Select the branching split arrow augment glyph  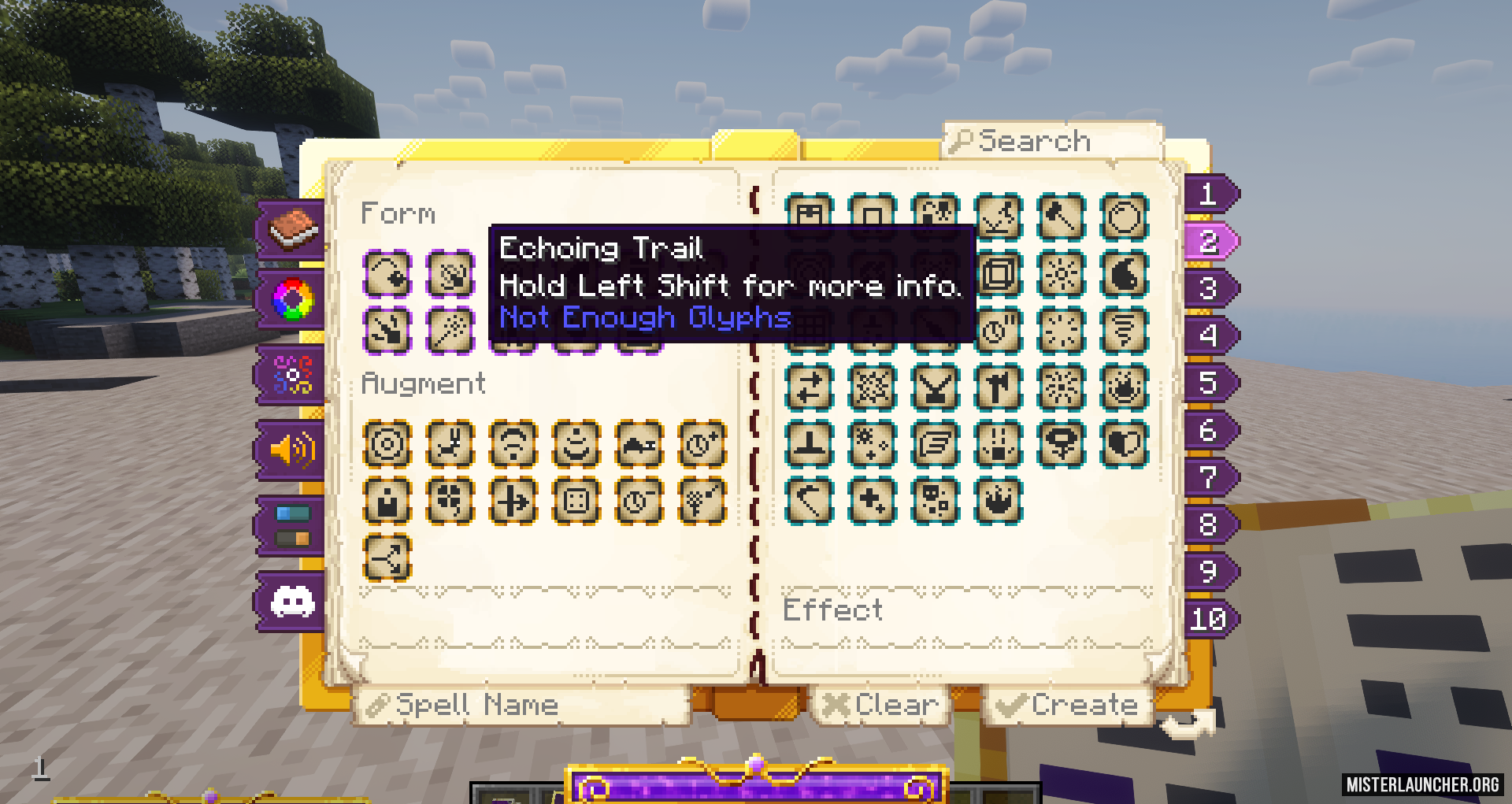coord(387,558)
